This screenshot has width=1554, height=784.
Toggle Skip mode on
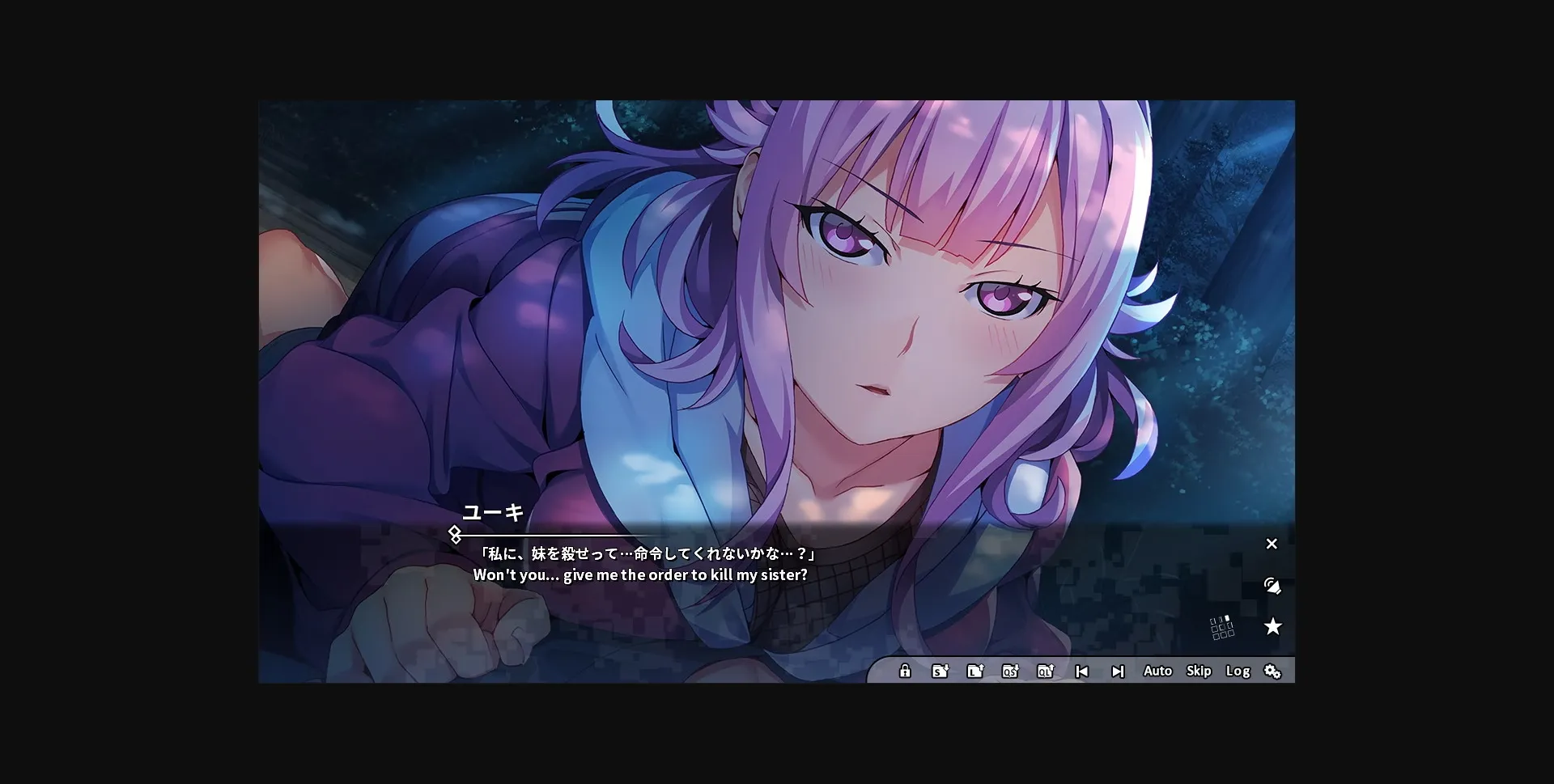(x=1199, y=671)
